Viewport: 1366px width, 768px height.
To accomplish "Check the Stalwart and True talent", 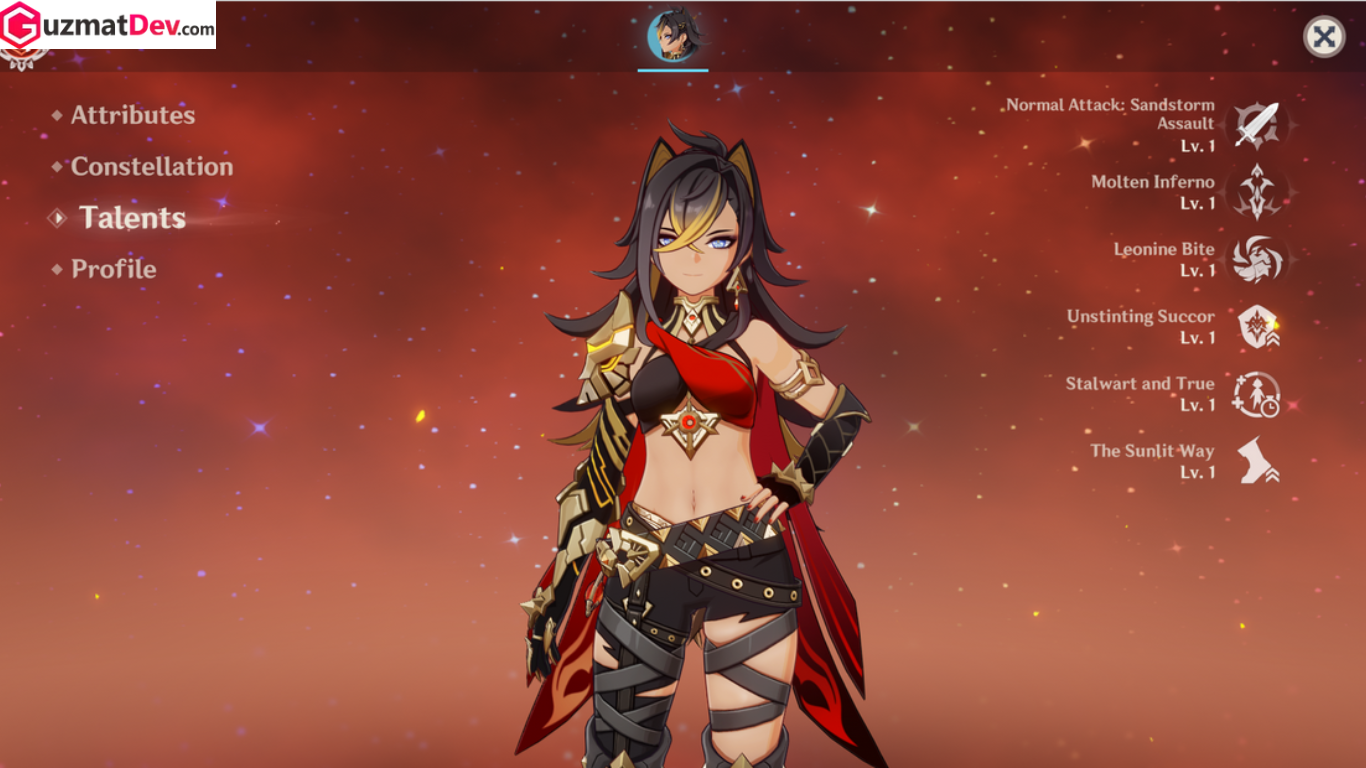I will (x=1256, y=394).
